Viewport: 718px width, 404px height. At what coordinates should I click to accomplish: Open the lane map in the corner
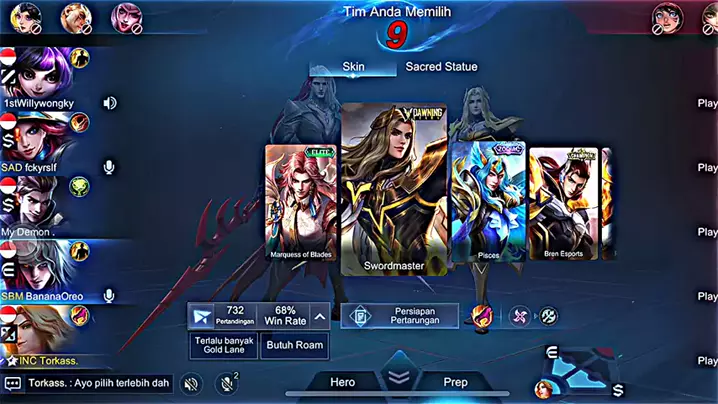[x=585, y=370]
